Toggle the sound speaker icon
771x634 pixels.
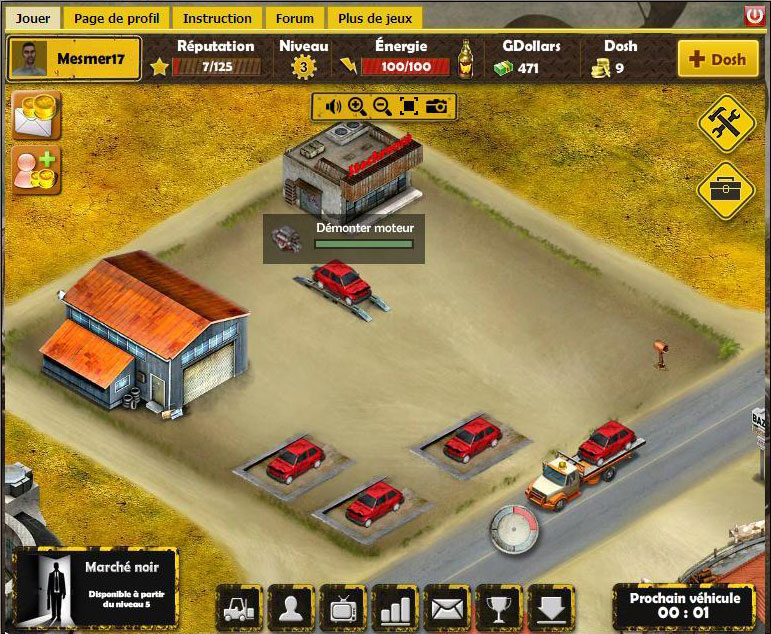(332, 106)
